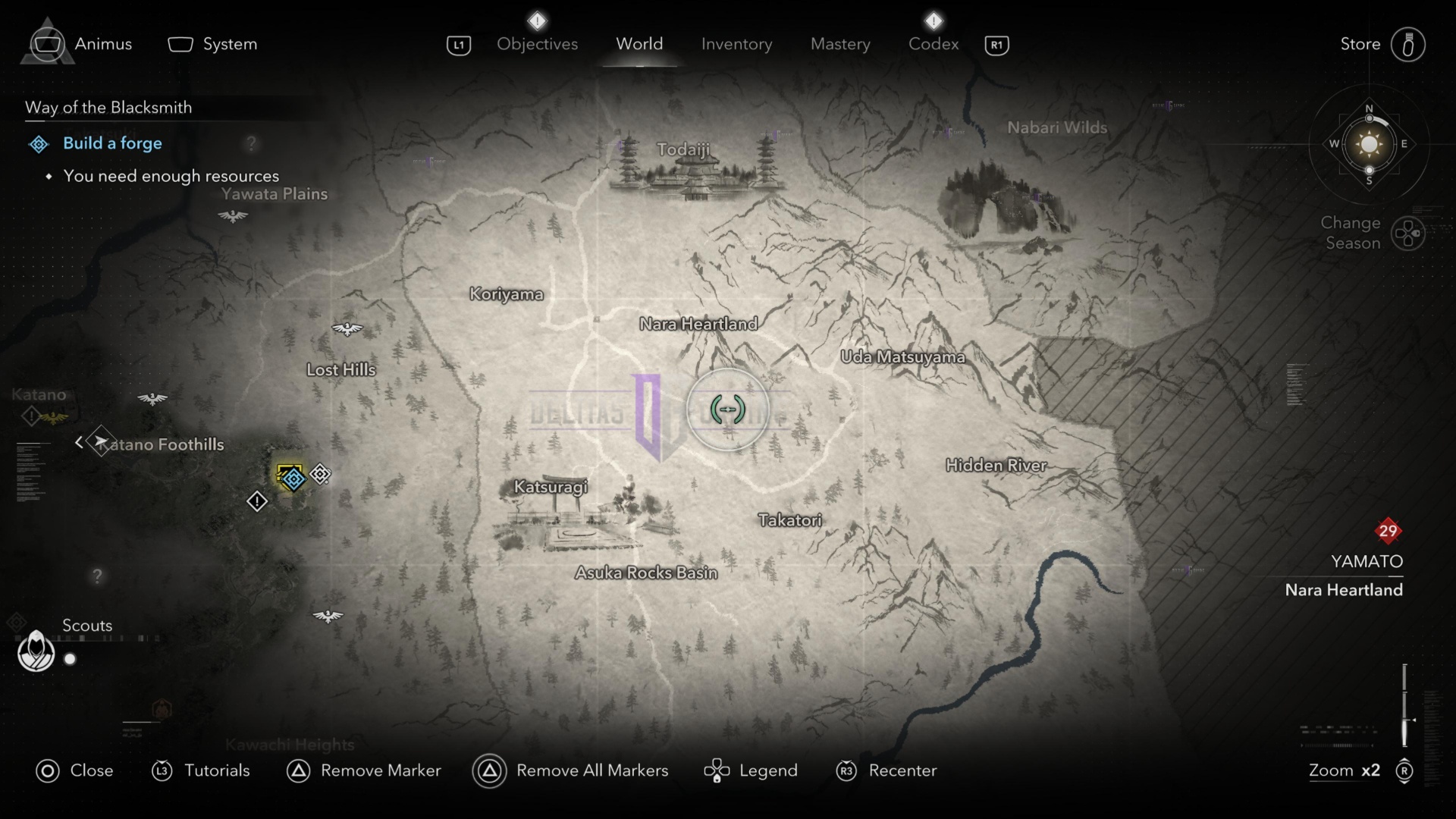Click the exclamation quest marker diamond
Viewport: 1456px width, 819px height.
point(257,501)
